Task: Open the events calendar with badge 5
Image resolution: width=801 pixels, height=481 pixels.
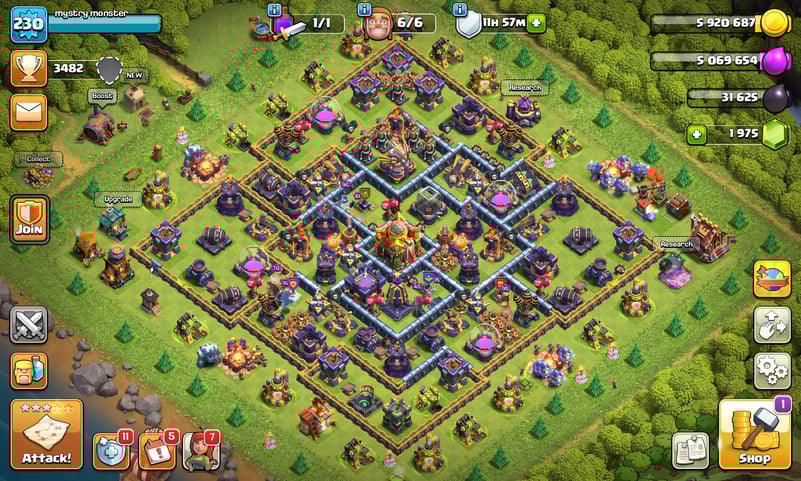Action: click(156, 451)
